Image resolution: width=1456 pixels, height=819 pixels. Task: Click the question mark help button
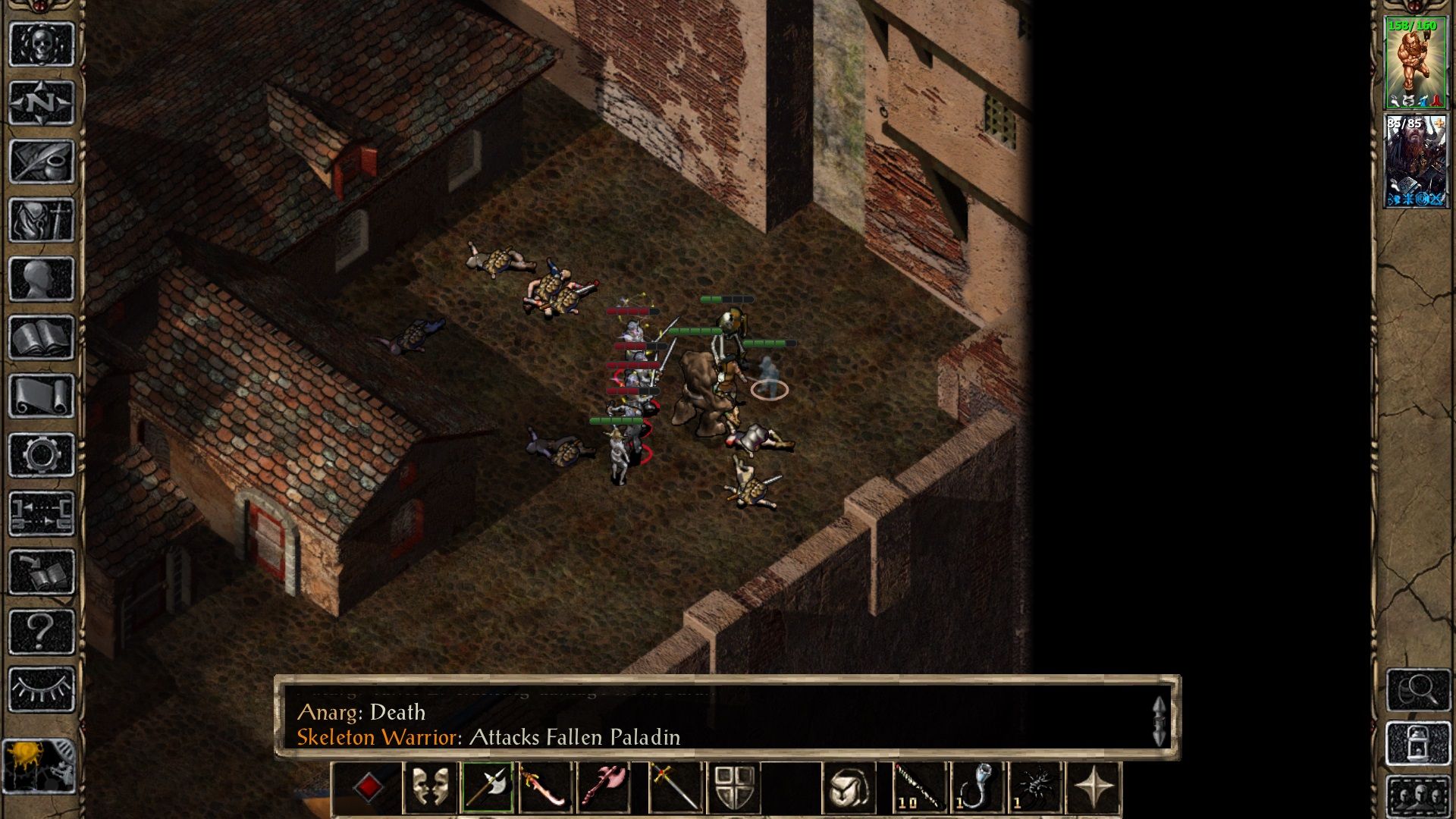tap(42, 631)
